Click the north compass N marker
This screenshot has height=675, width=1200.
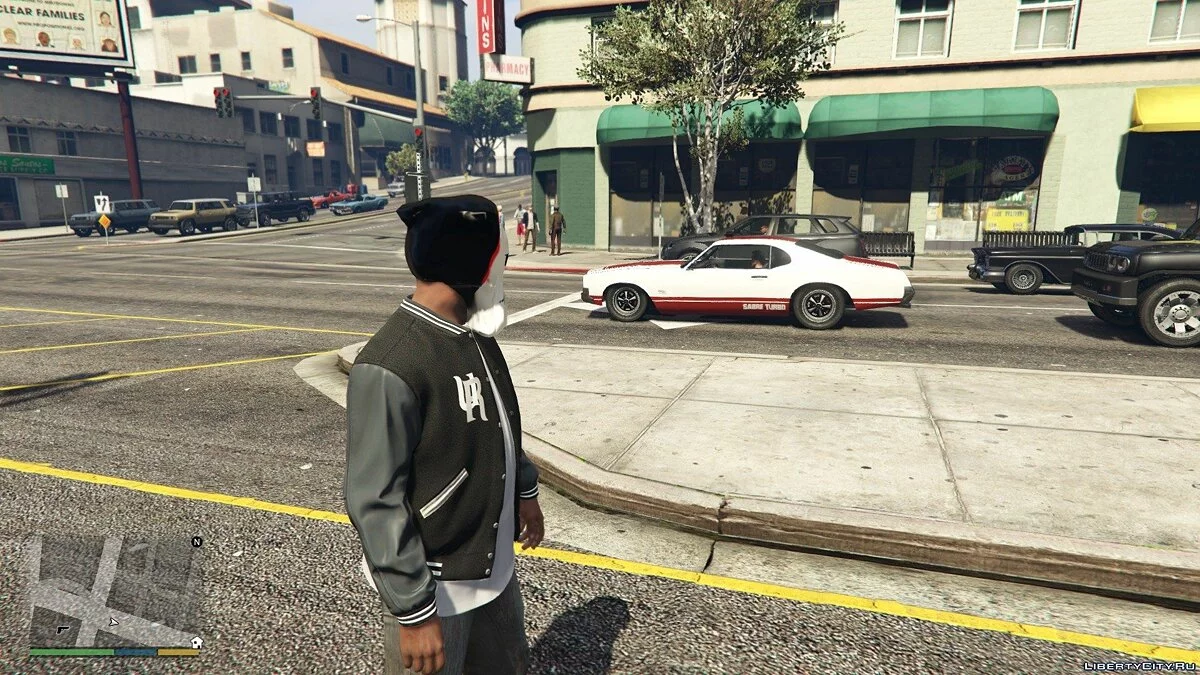coord(197,541)
